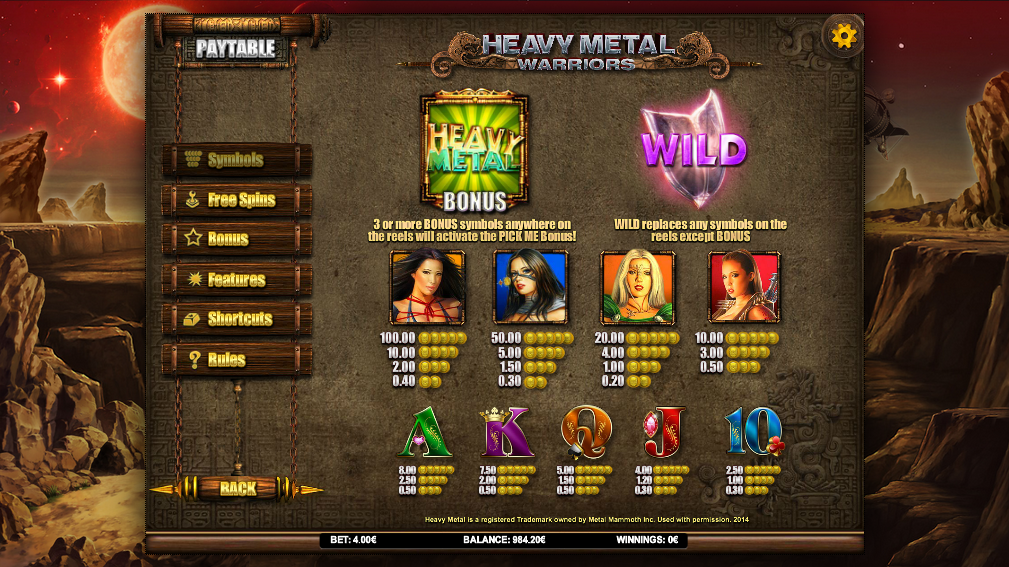Viewport: 1009px width, 567px height.
Task: Click the Back button to exit paytable
Action: [x=237, y=488]
